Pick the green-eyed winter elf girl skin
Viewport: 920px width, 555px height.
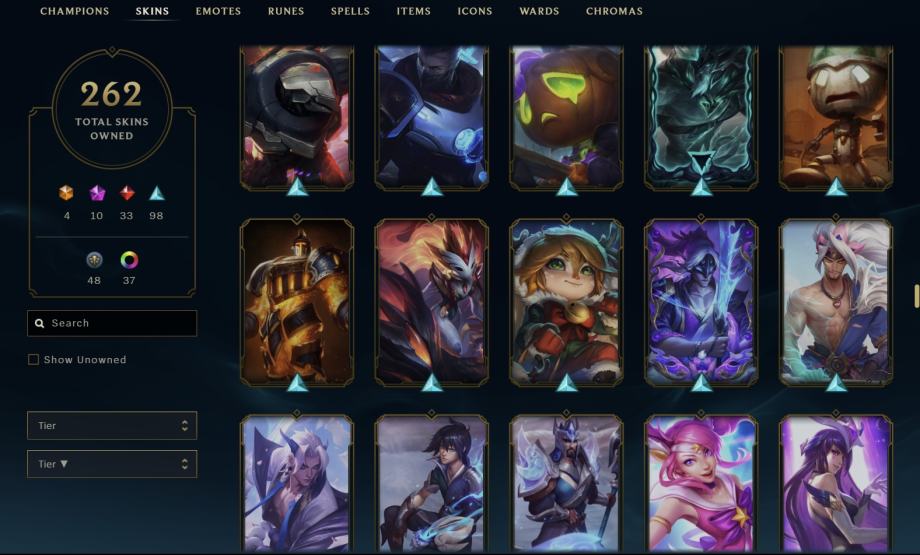[566, 302]
